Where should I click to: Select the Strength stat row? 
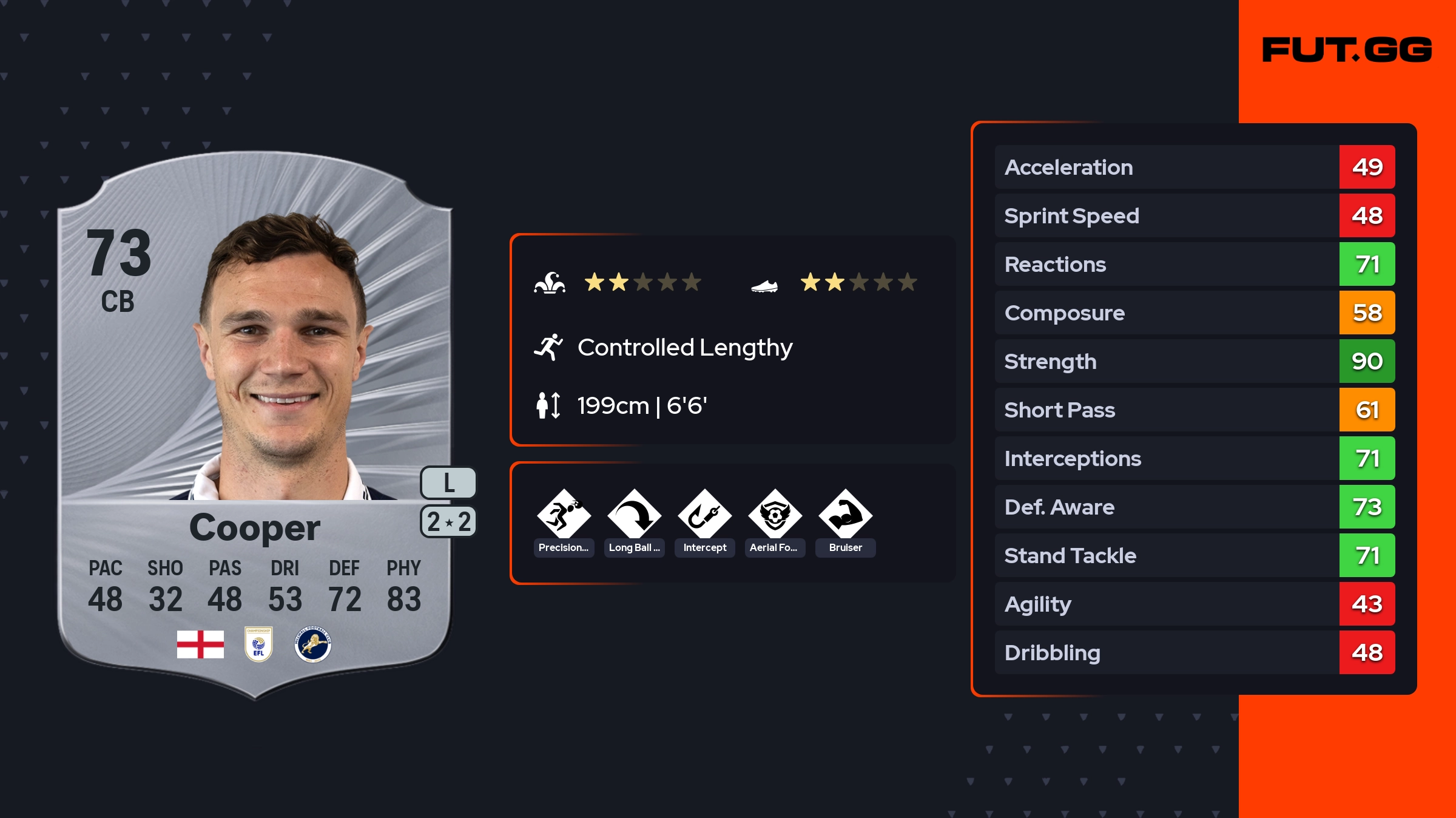coord(1194,361)
